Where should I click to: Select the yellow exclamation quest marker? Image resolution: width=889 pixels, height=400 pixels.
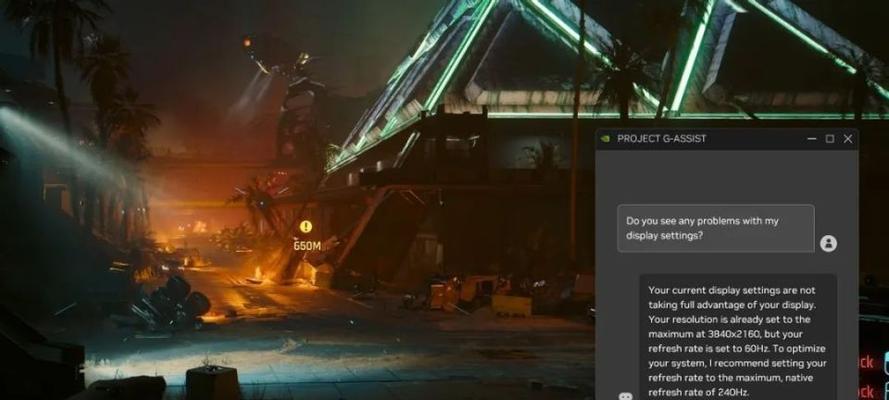click(x=306, y=227)
